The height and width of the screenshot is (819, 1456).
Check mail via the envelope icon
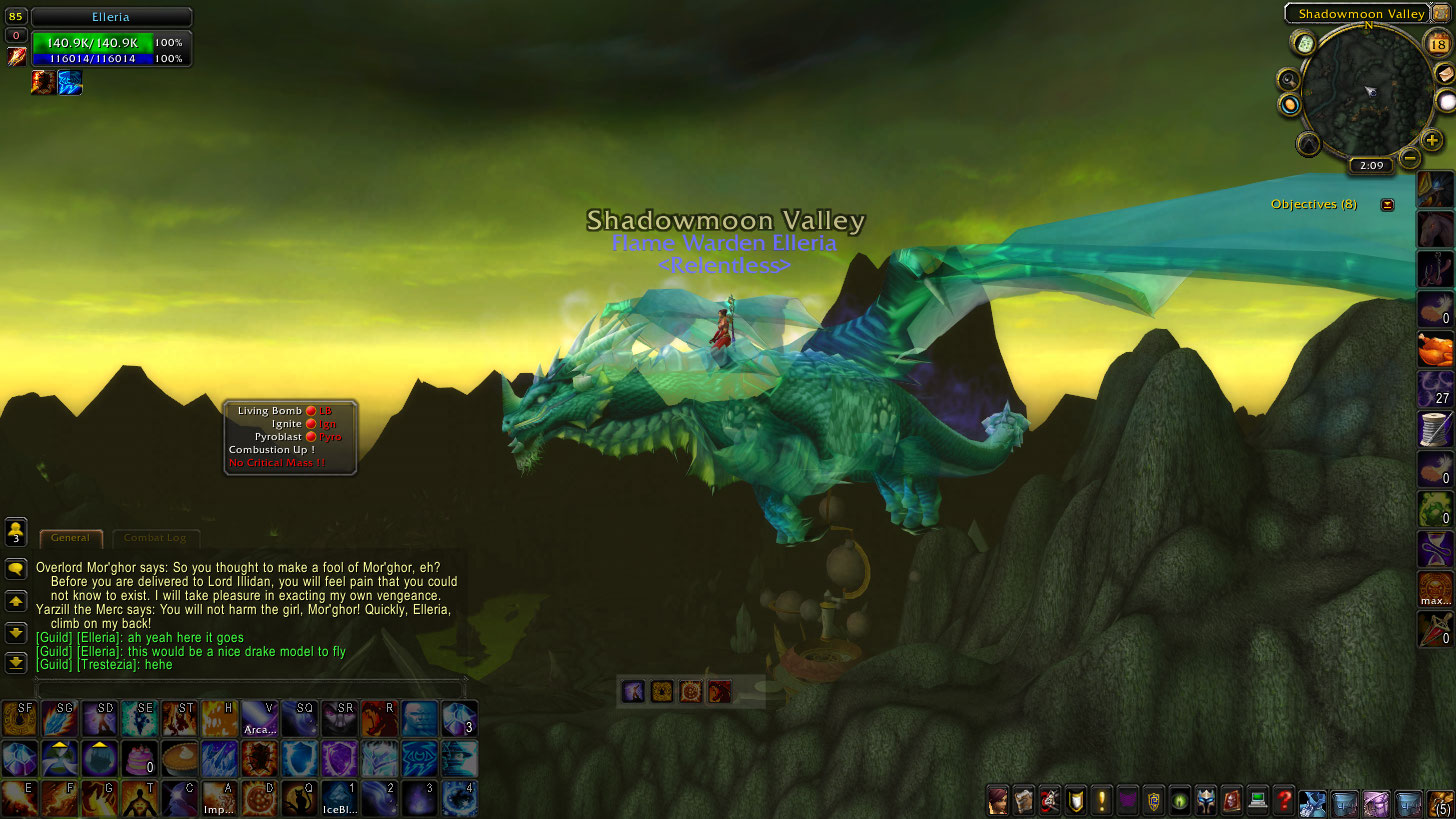[x=1445, y=74]
